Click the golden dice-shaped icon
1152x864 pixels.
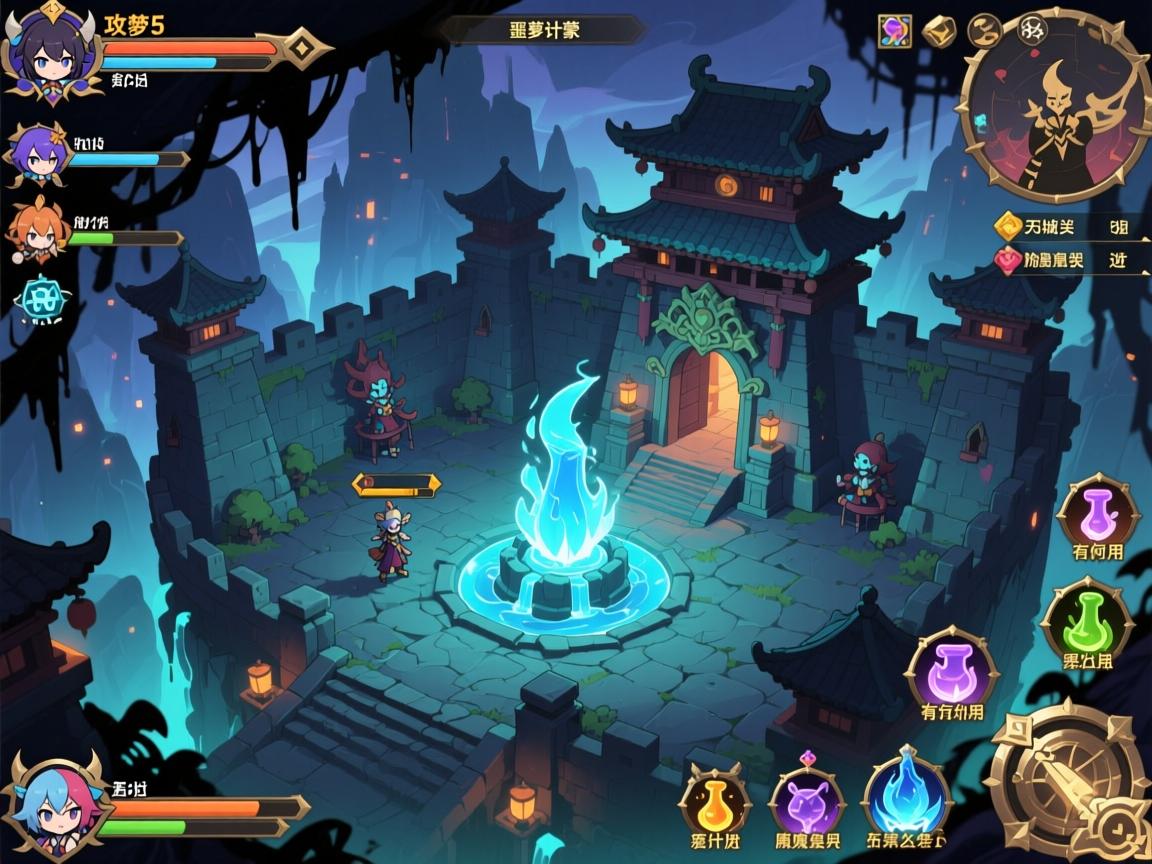(939, 32)
